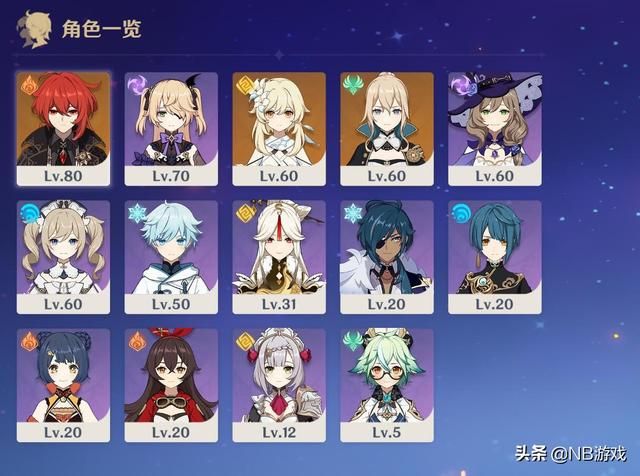Pick the blonde flower-haired Lv.60 card
The height and width of the screenshot is (476, 640).
pos(279,127)
